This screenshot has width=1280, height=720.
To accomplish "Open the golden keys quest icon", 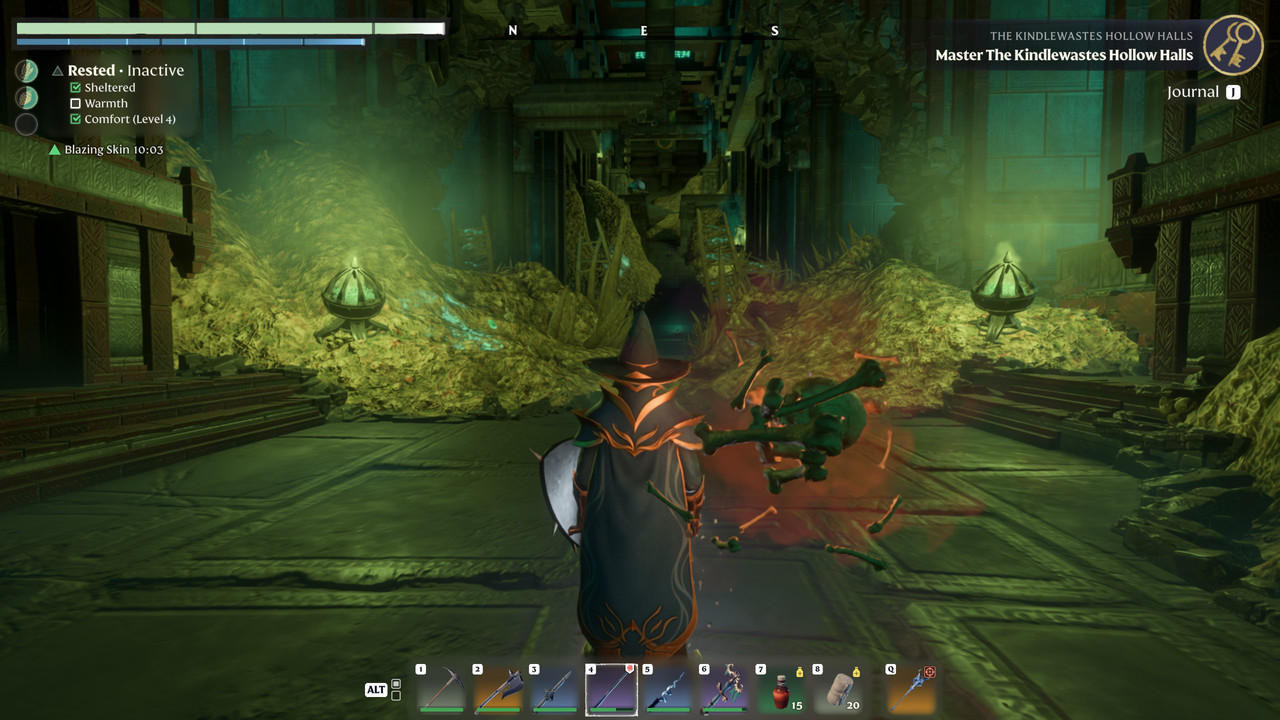I will [1233, 45].
